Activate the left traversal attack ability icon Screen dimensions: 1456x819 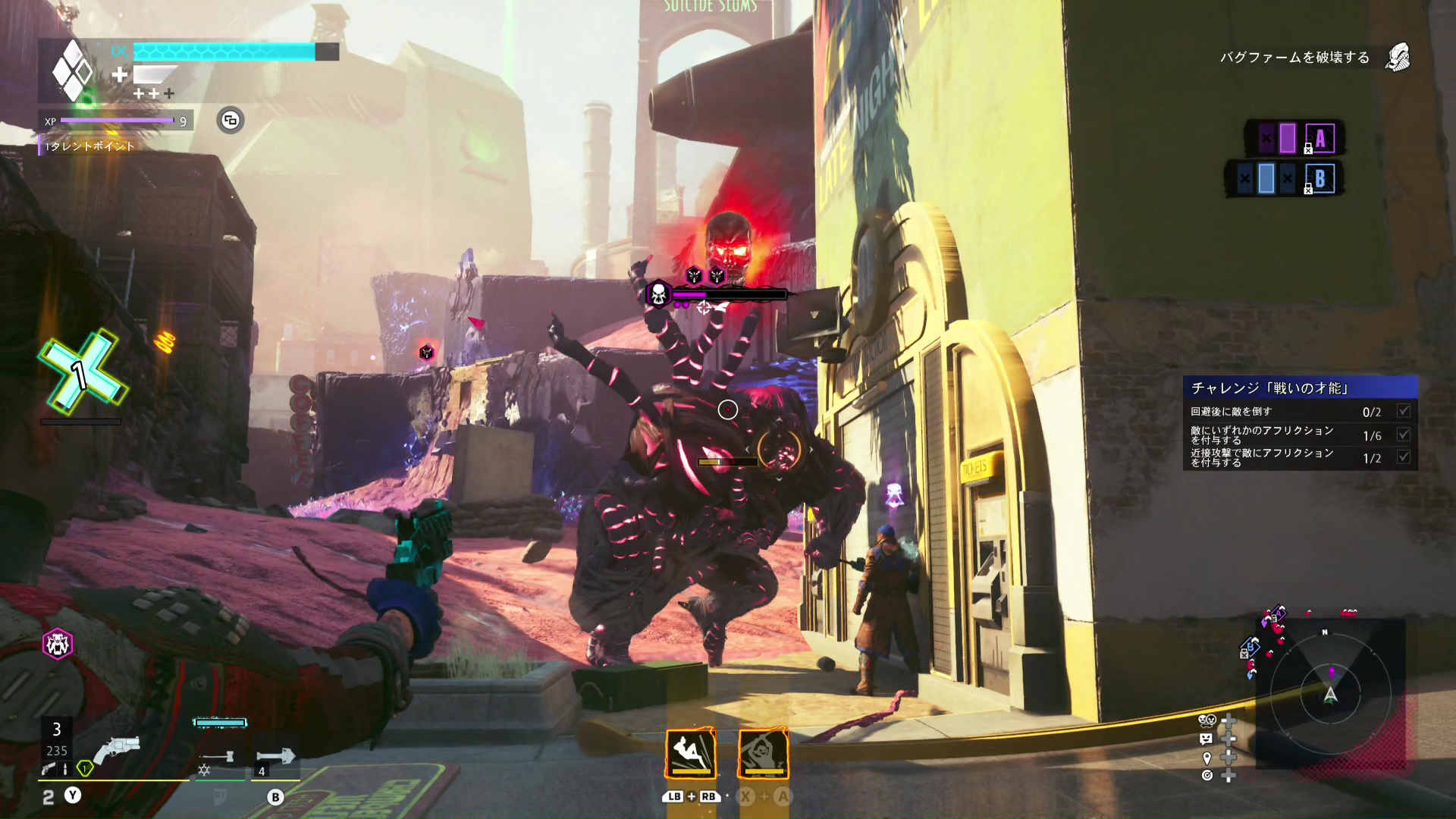pos(691,753)
